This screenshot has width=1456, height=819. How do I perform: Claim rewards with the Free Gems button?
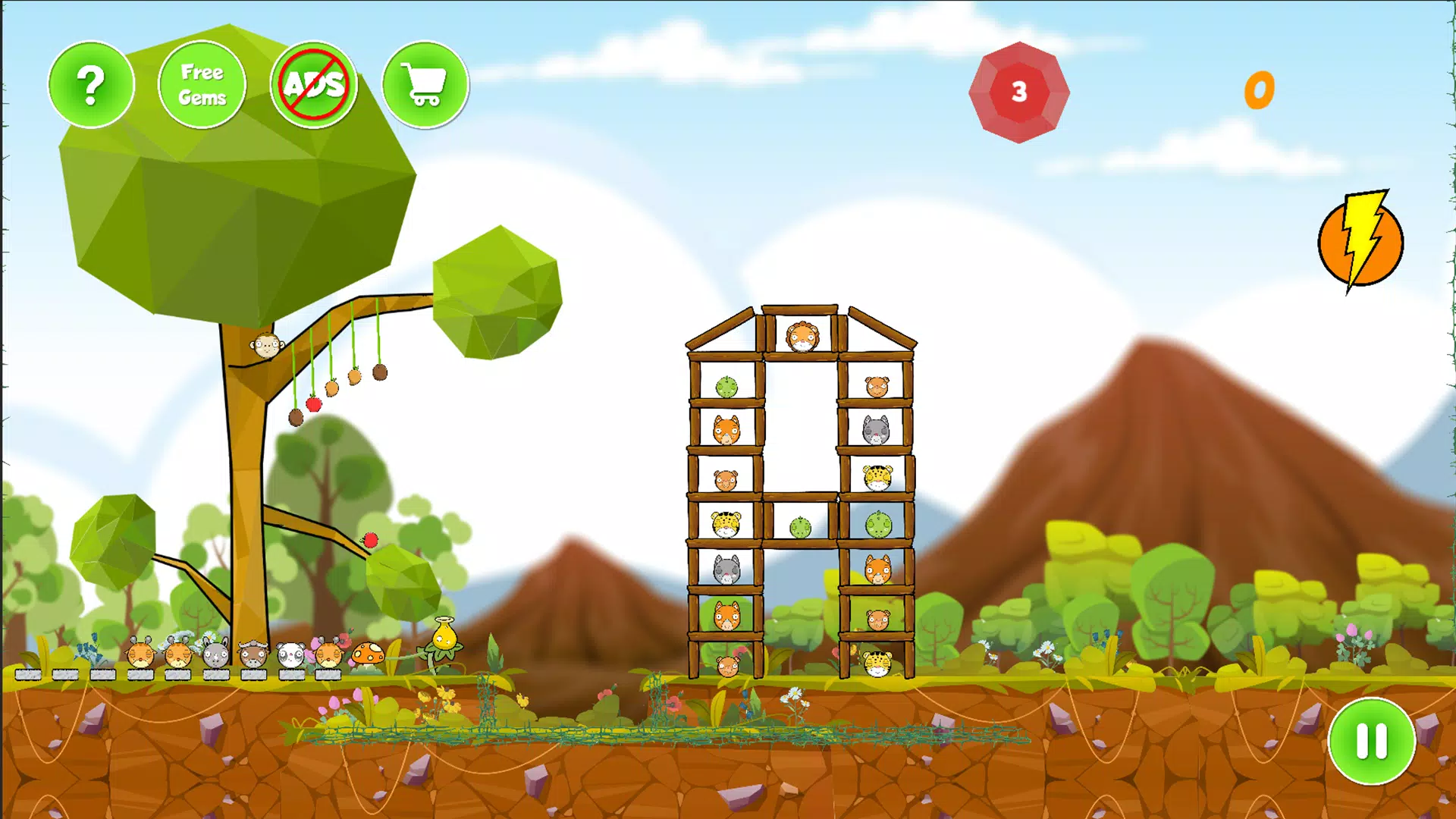pyautogui.click(x=202, y=84)
